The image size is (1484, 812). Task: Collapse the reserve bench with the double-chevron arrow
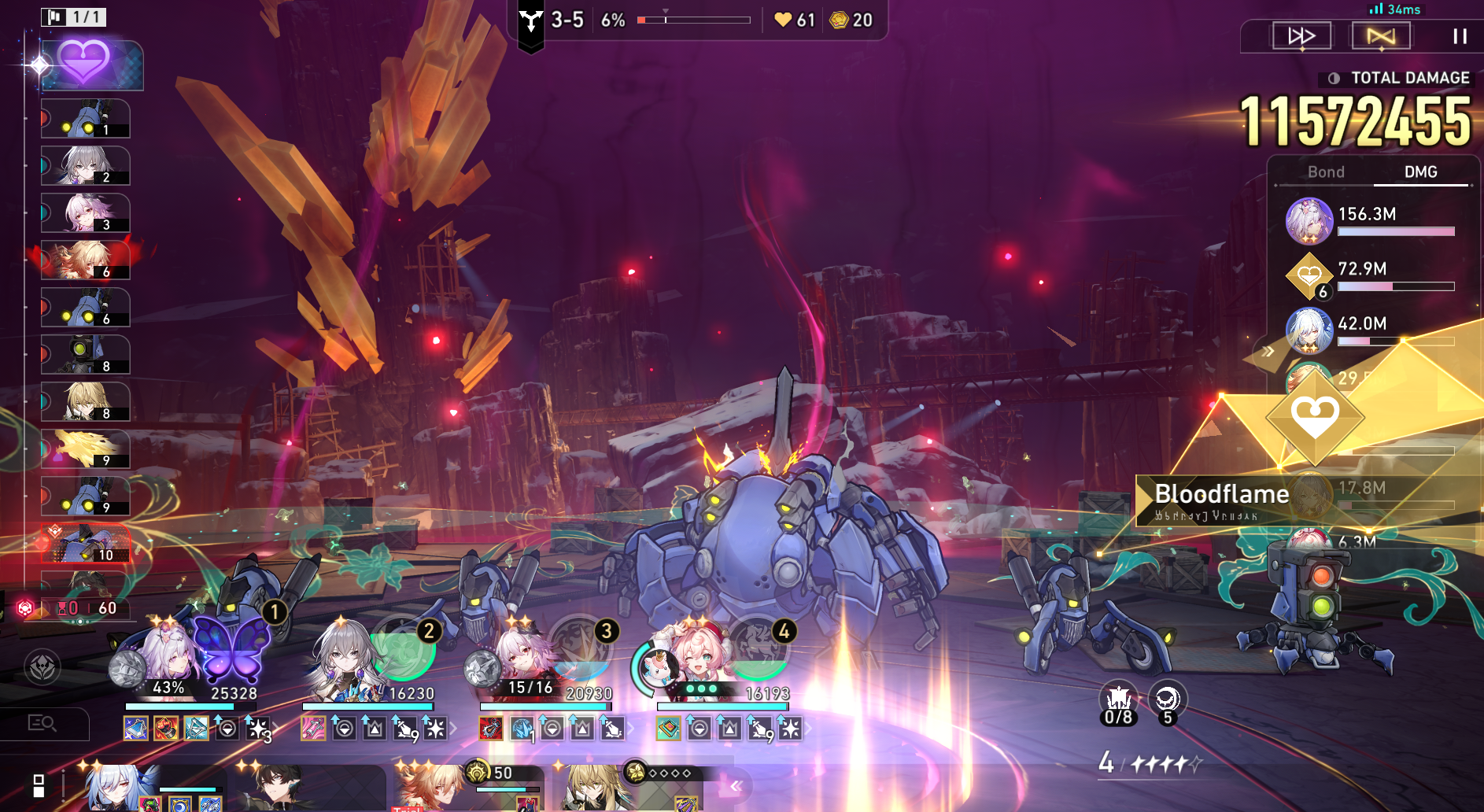coord(736,785)
